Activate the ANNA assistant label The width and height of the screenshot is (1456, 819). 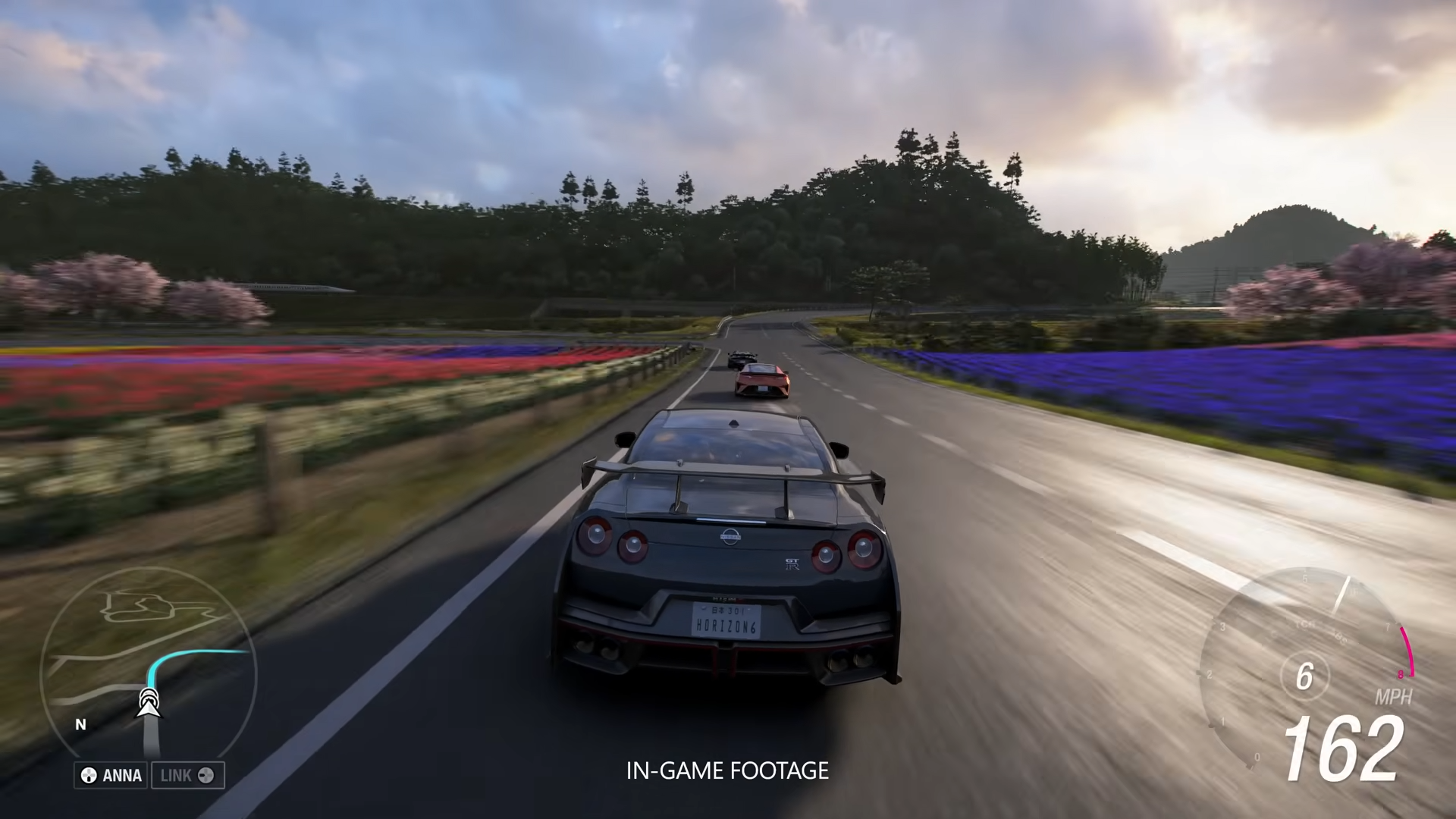[112, 775]
